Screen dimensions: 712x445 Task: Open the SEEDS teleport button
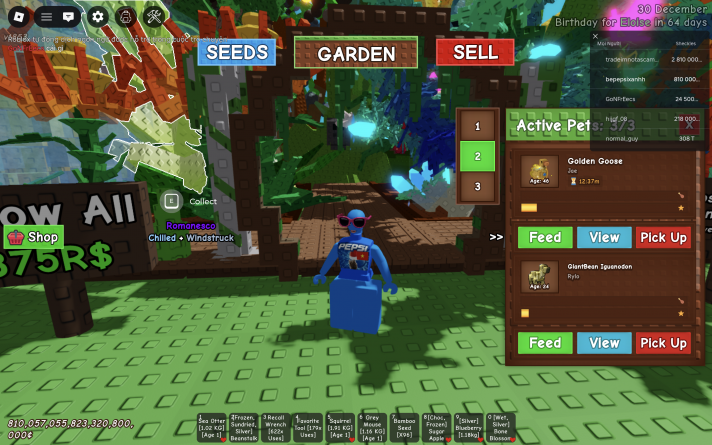coord(236,53)
